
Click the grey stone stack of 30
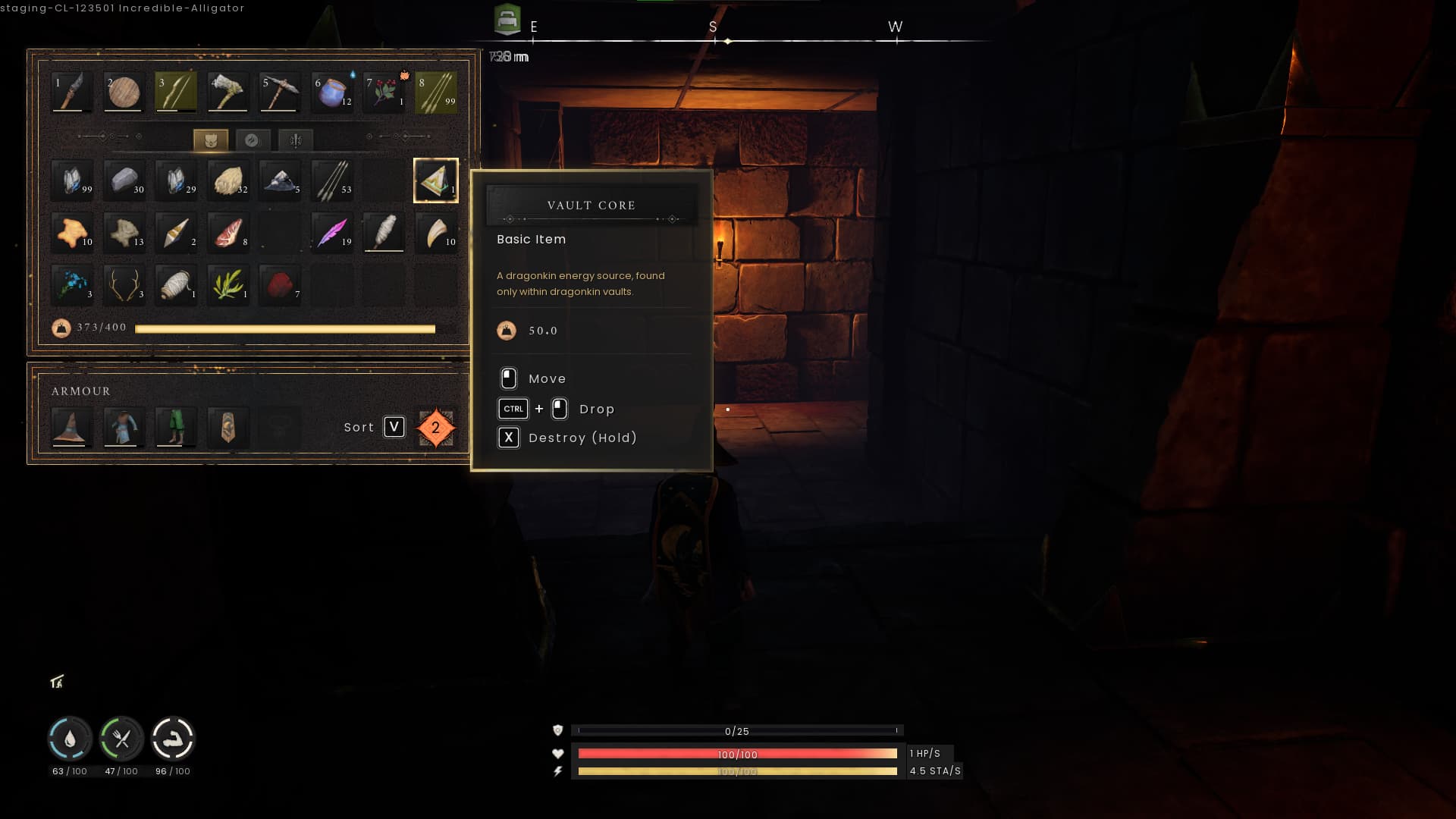click(124, 180)
